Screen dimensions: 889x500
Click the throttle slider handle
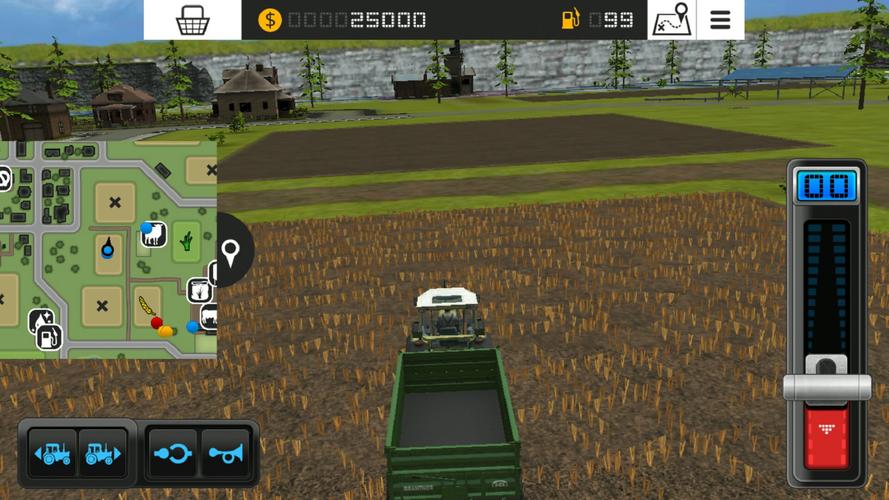827,386
